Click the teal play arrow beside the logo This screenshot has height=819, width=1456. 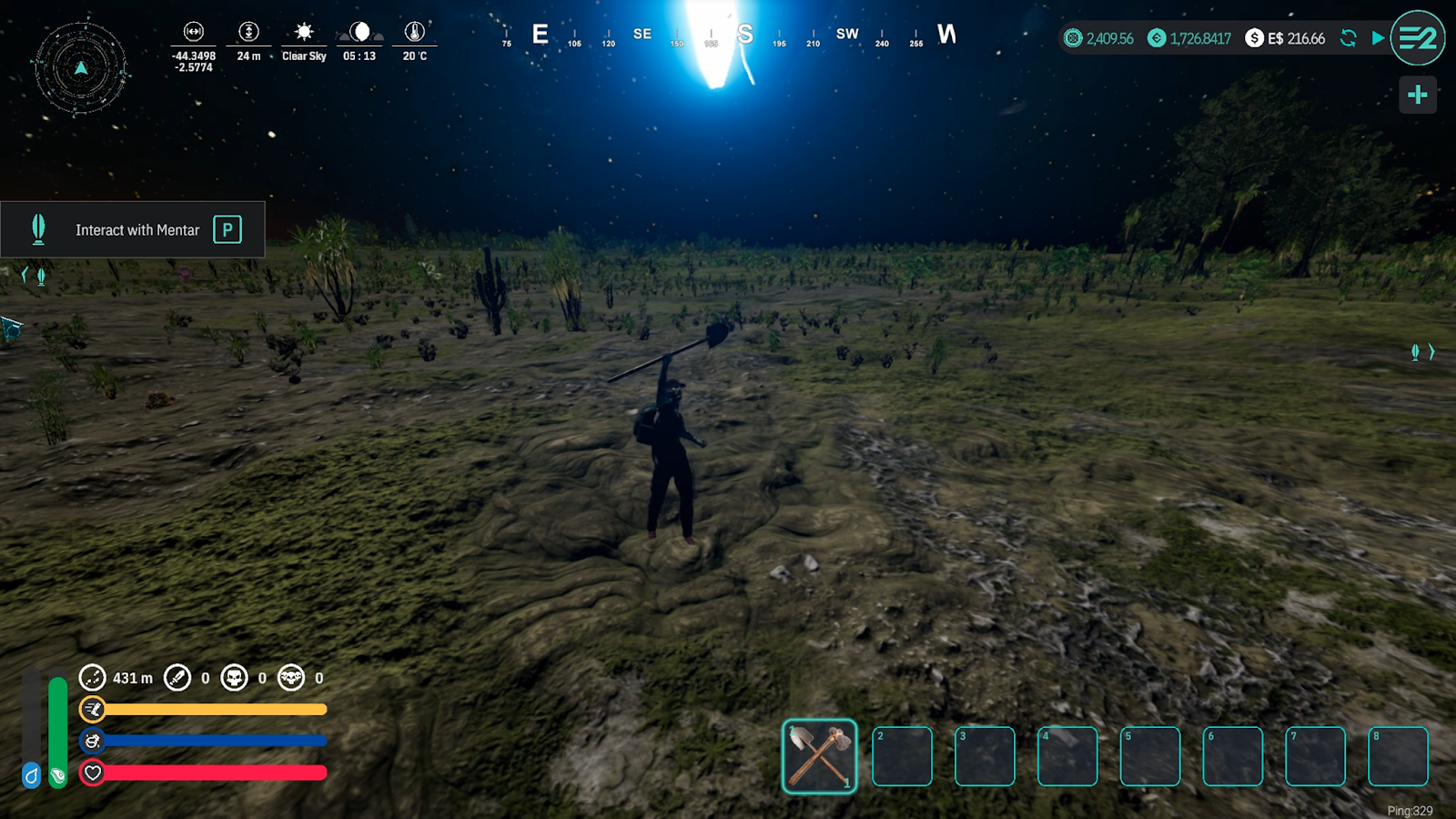coord(1378,38)
